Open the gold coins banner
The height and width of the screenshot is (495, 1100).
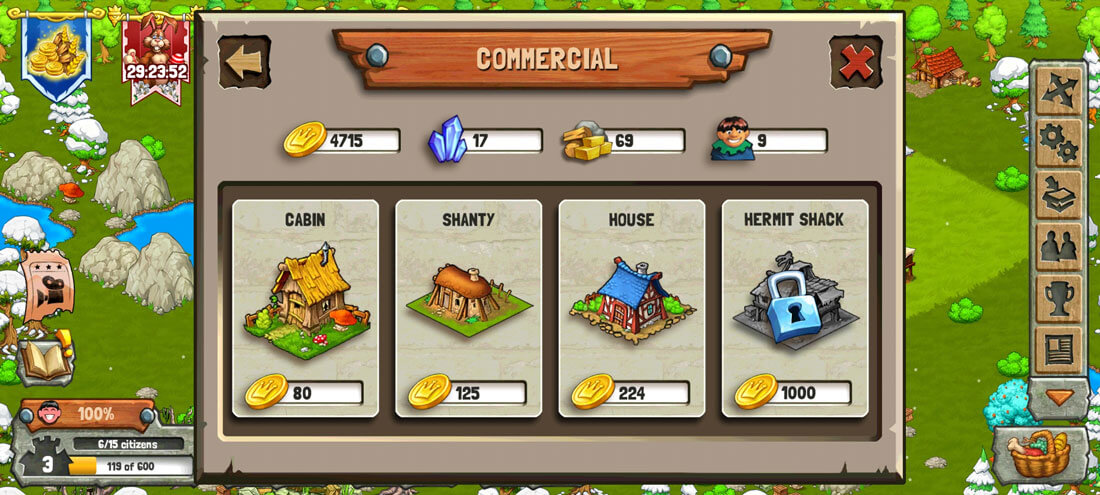click(x=56, y=53)
